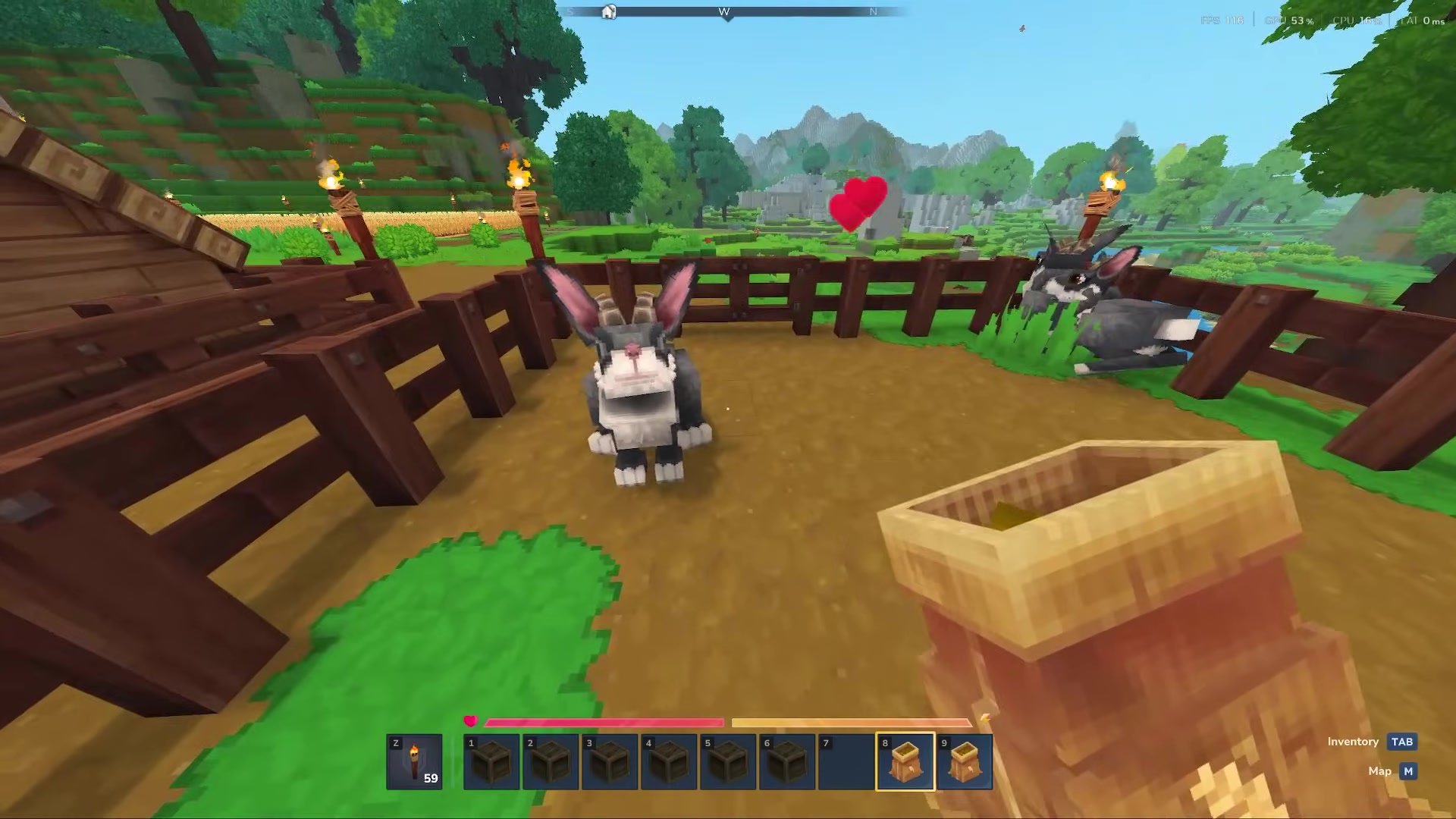Select the torch in the Z quick slot
This screenshot has width=1456, height=819.
click(x=416, y=761)
